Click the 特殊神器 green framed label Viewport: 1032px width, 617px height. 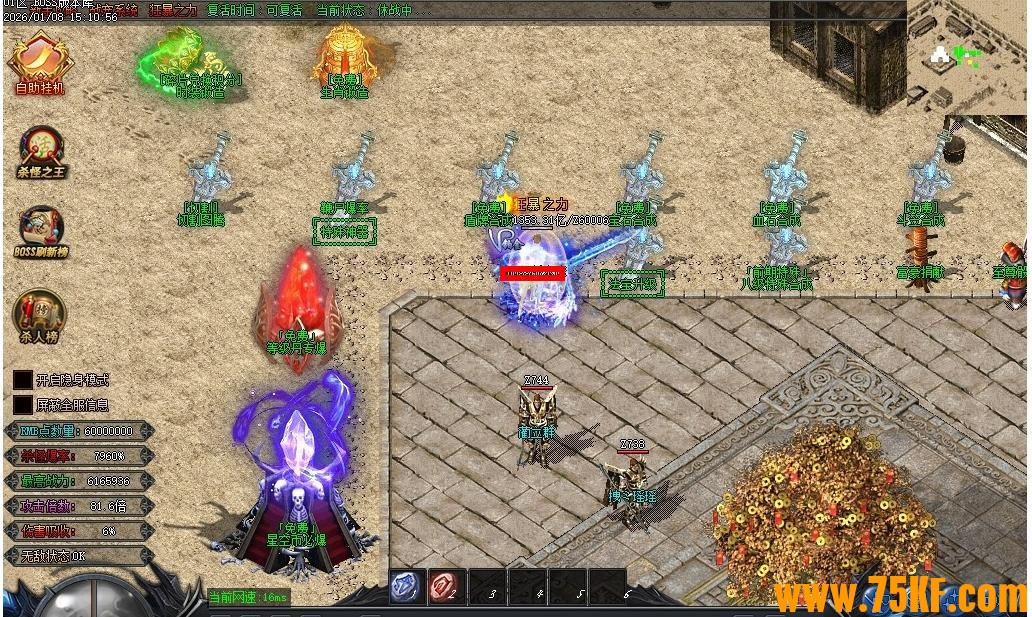(x=344, y=232)
